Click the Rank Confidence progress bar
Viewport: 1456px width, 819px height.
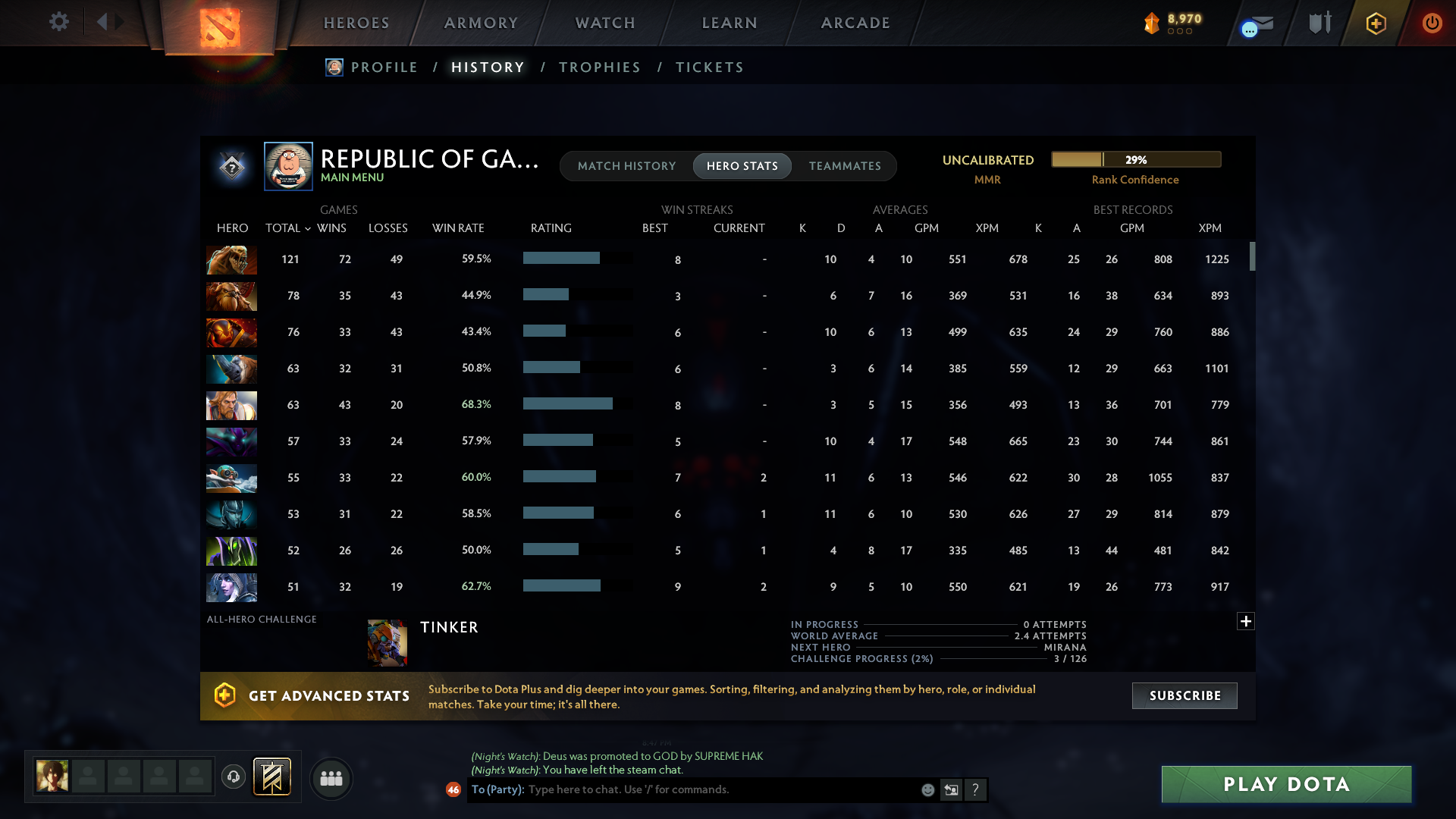coord(1136,159)
